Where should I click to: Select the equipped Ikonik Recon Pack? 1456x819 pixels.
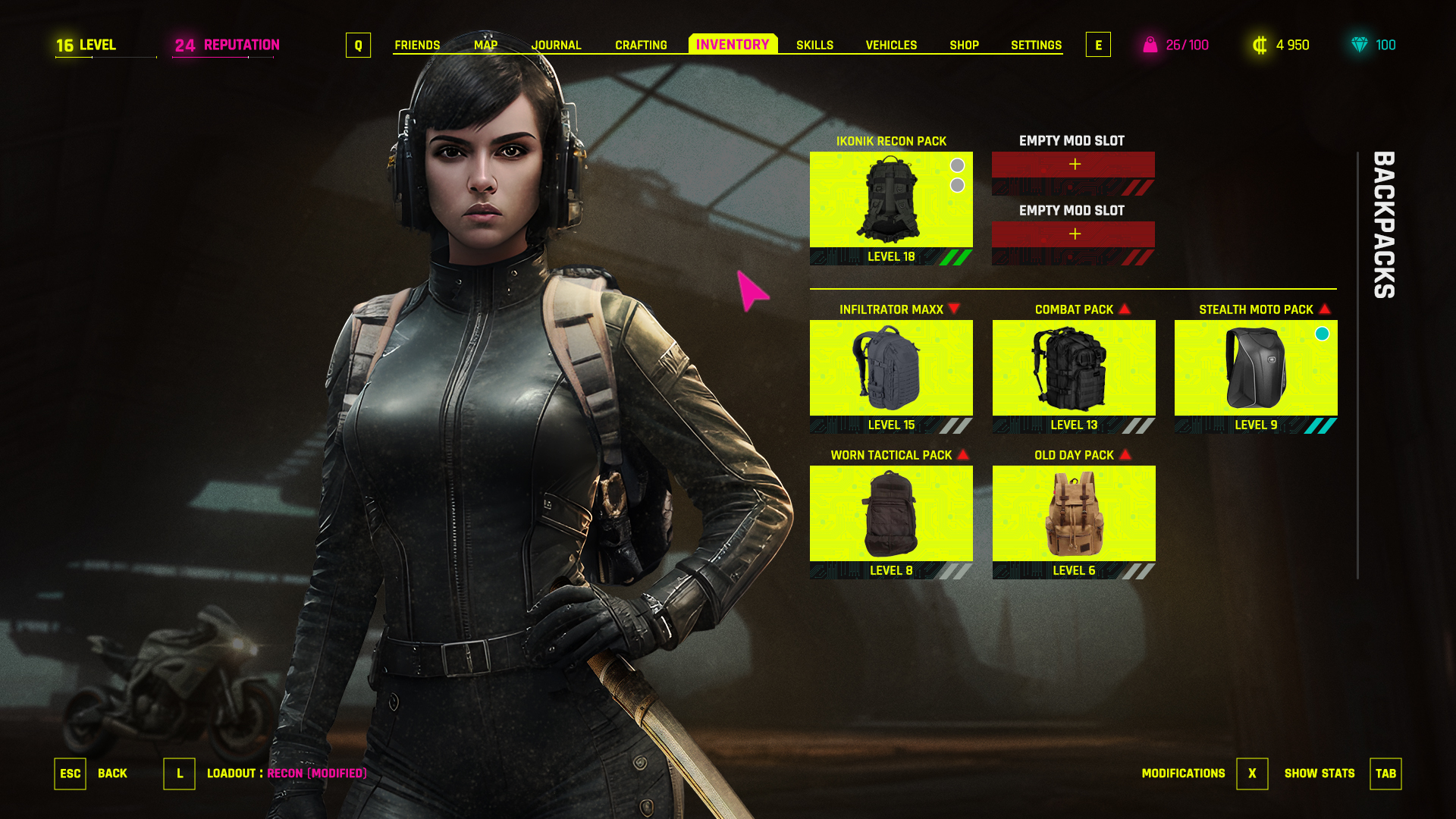pos(891,201)
